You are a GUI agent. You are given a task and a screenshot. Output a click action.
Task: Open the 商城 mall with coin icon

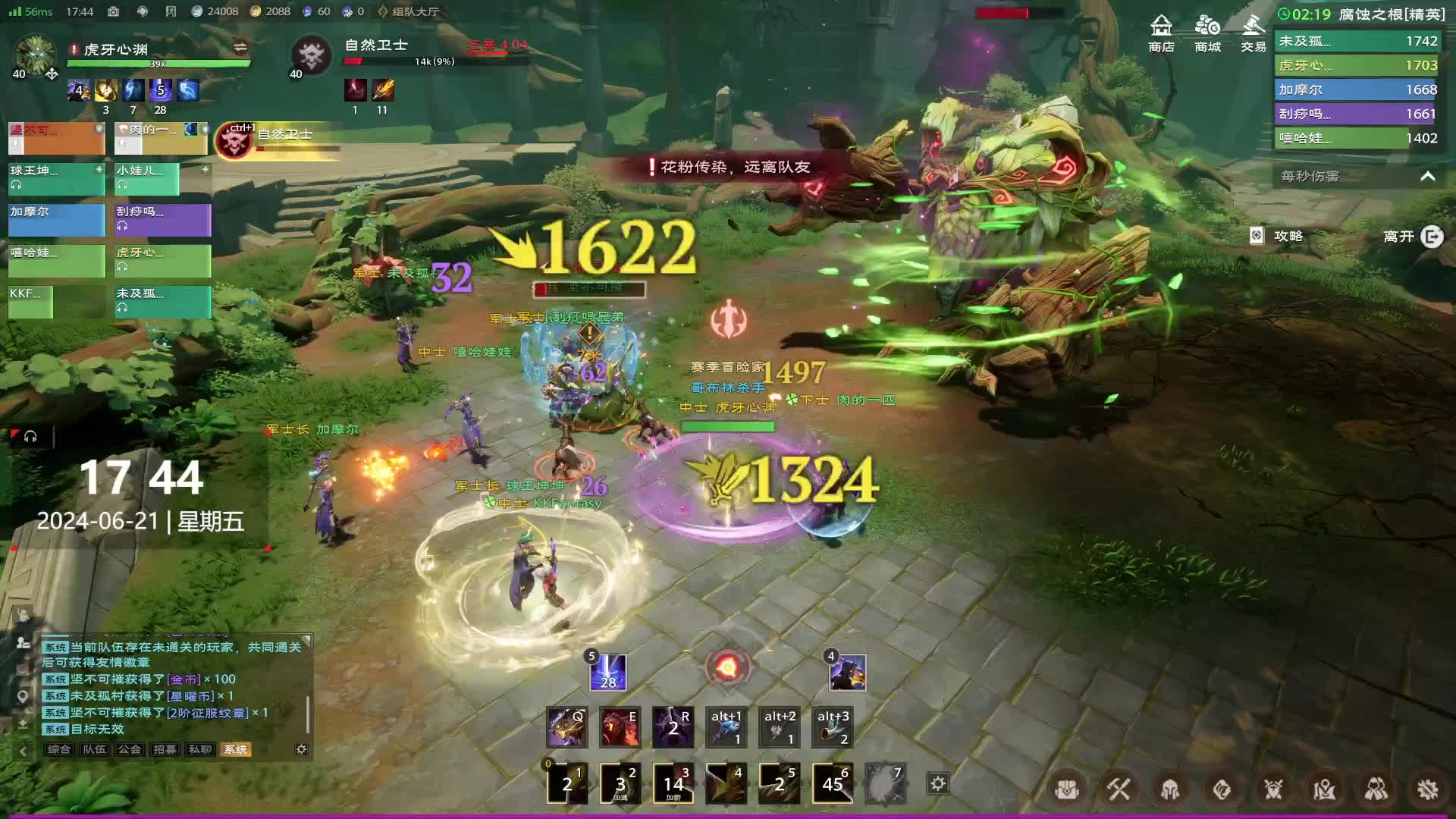click(1207, 34)
